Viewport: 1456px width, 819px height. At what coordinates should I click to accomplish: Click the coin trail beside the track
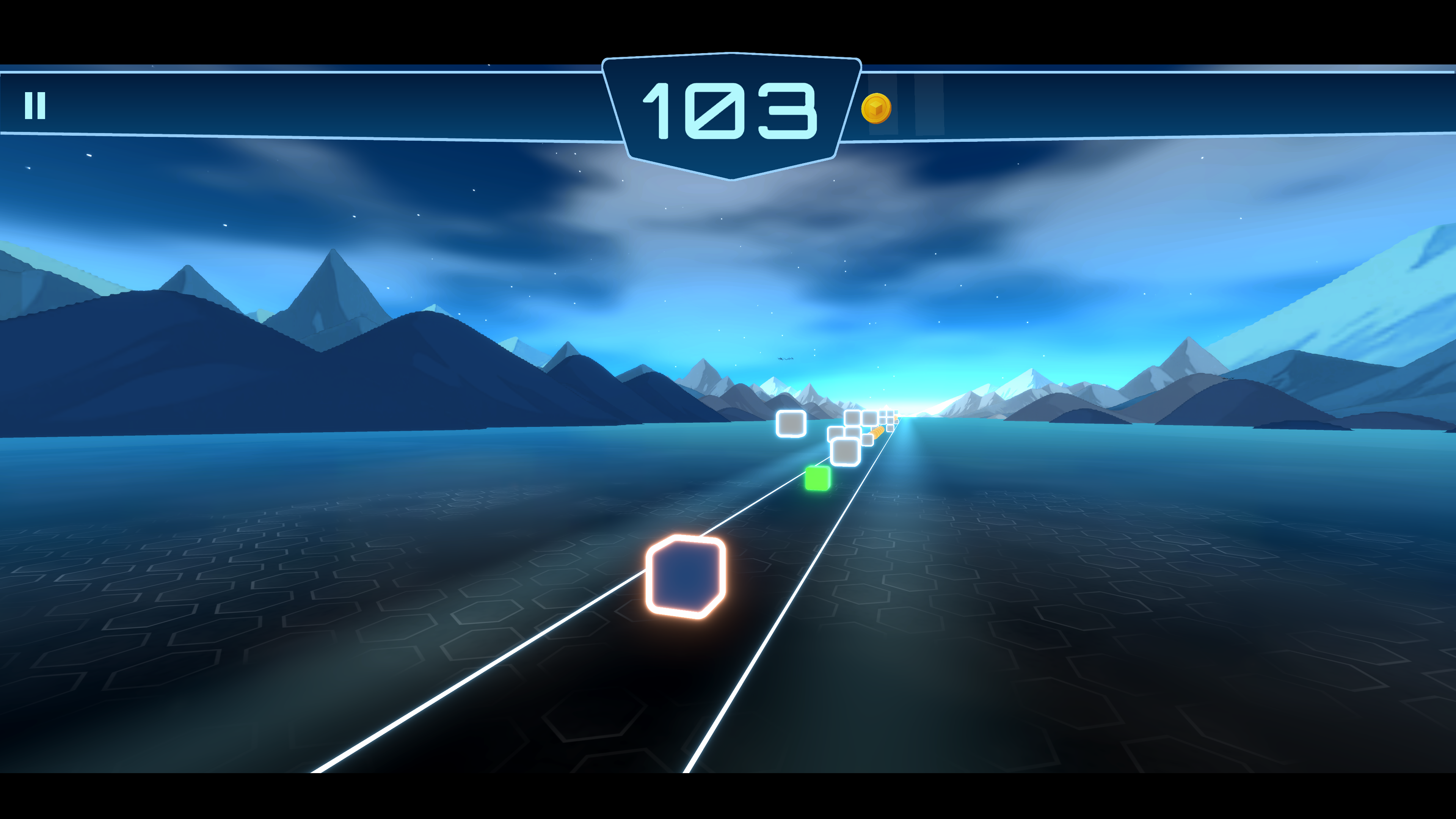(879, 433)
